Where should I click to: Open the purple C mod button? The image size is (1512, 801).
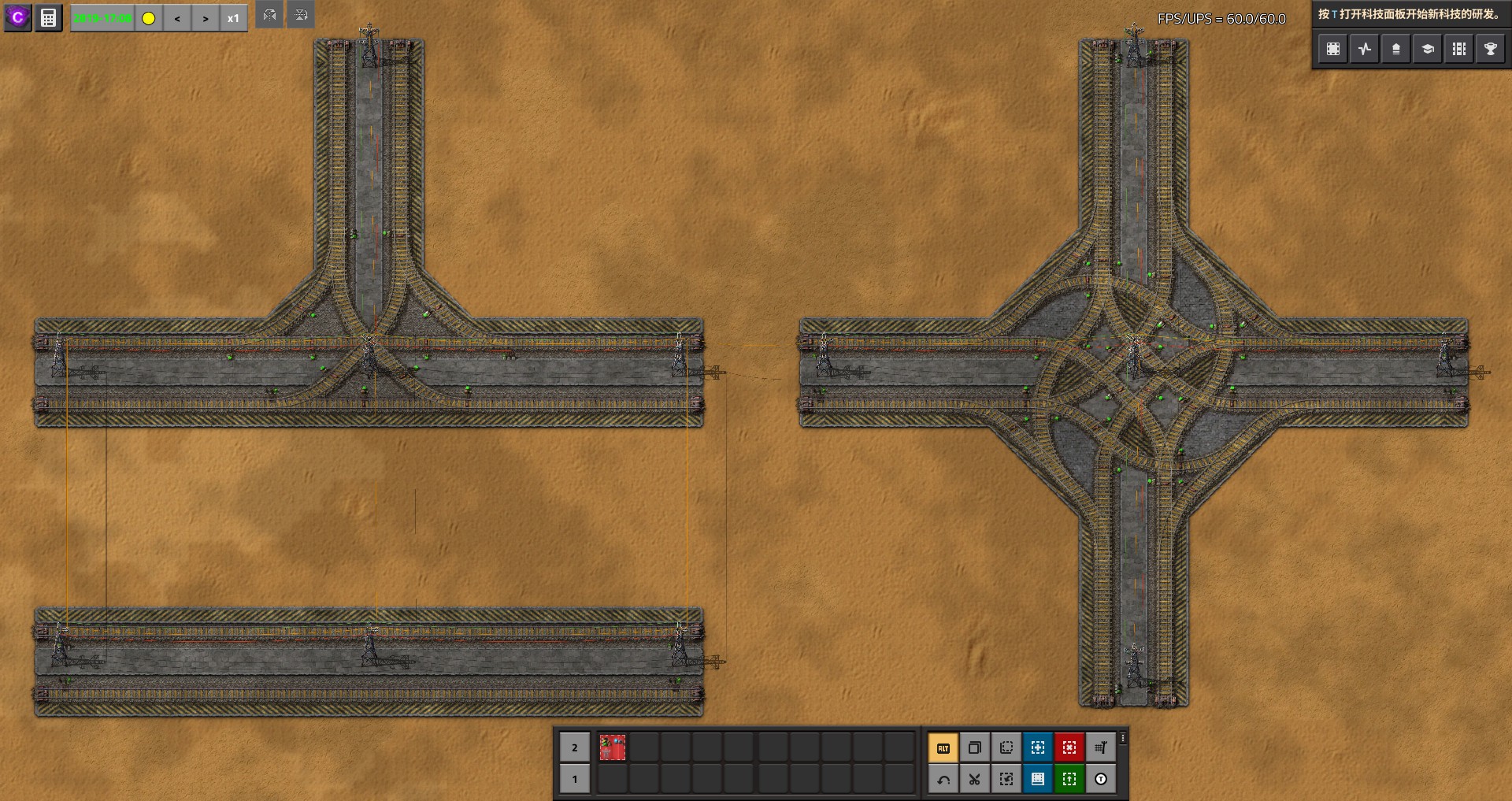click(17, 17)
